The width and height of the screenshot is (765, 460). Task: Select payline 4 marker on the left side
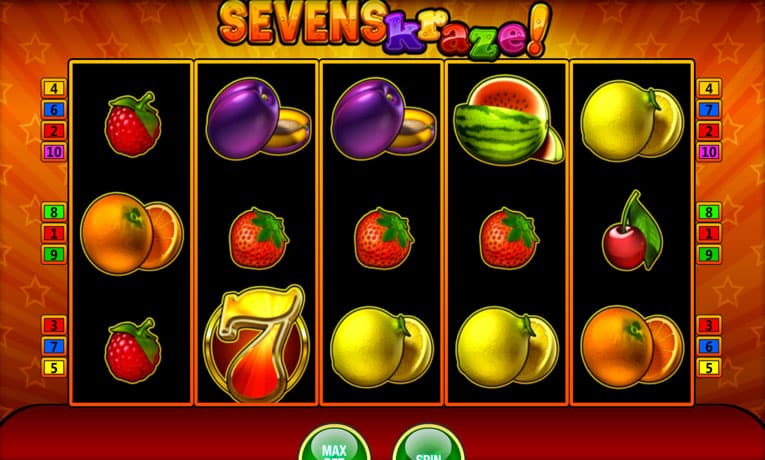point(53,88)
